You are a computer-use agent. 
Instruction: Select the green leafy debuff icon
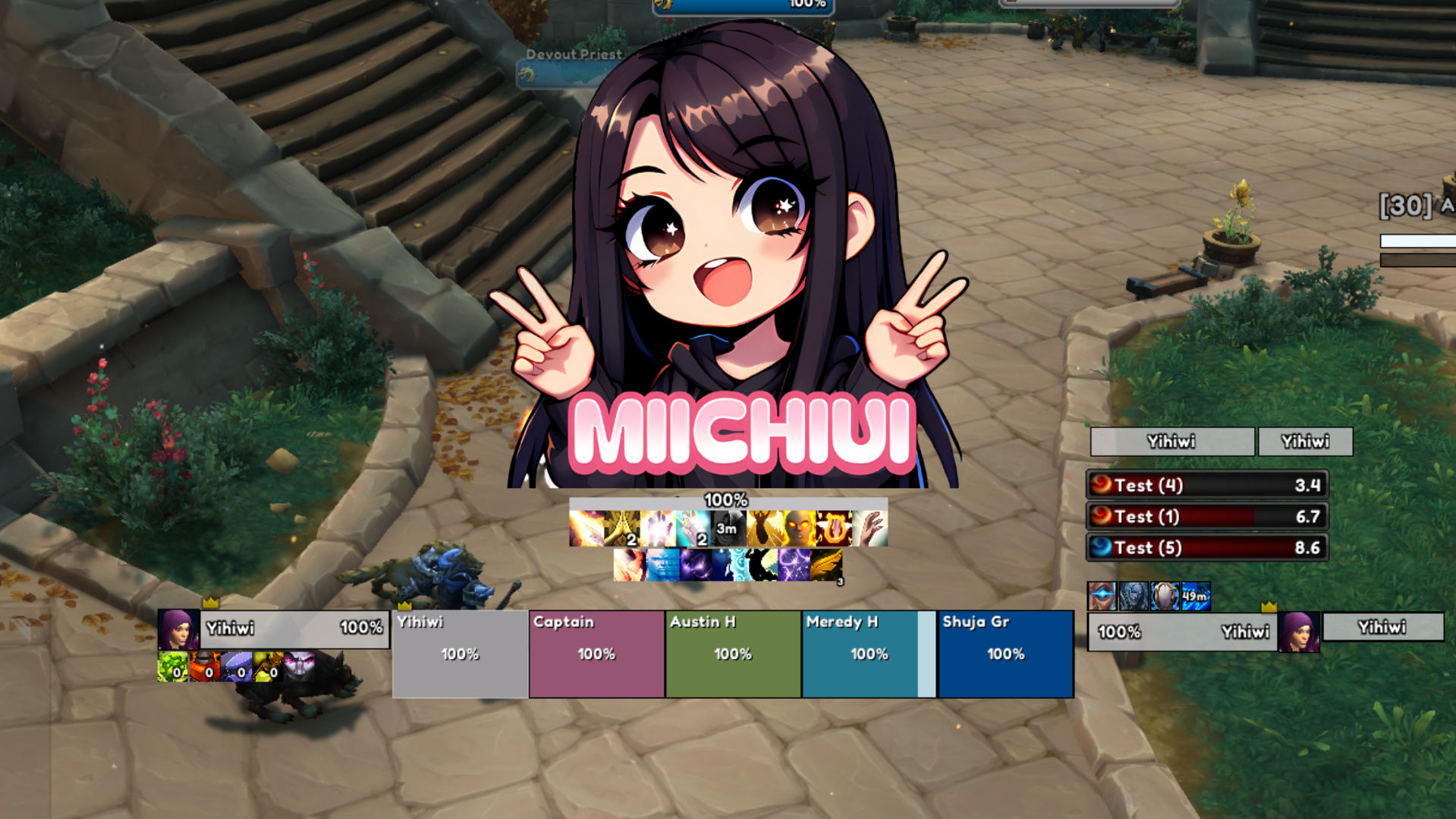click(172, 666)
